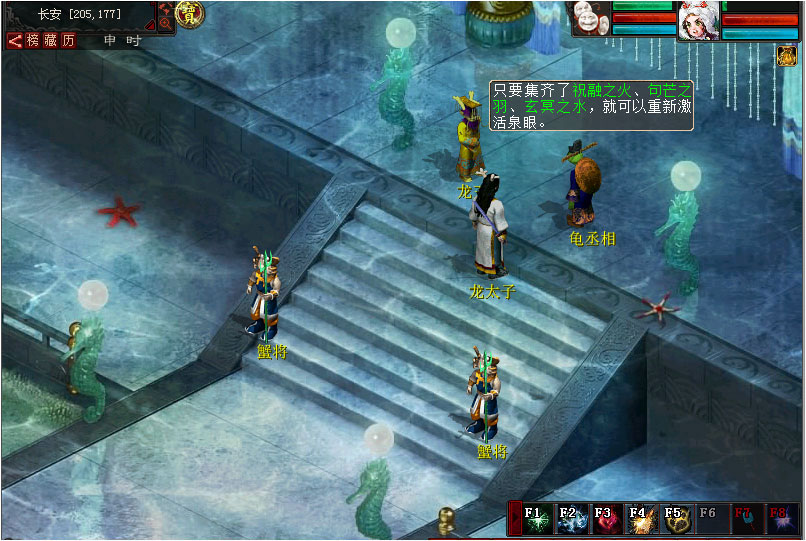
Task: Cast the F3 red skill
Action: pos(604,519)
